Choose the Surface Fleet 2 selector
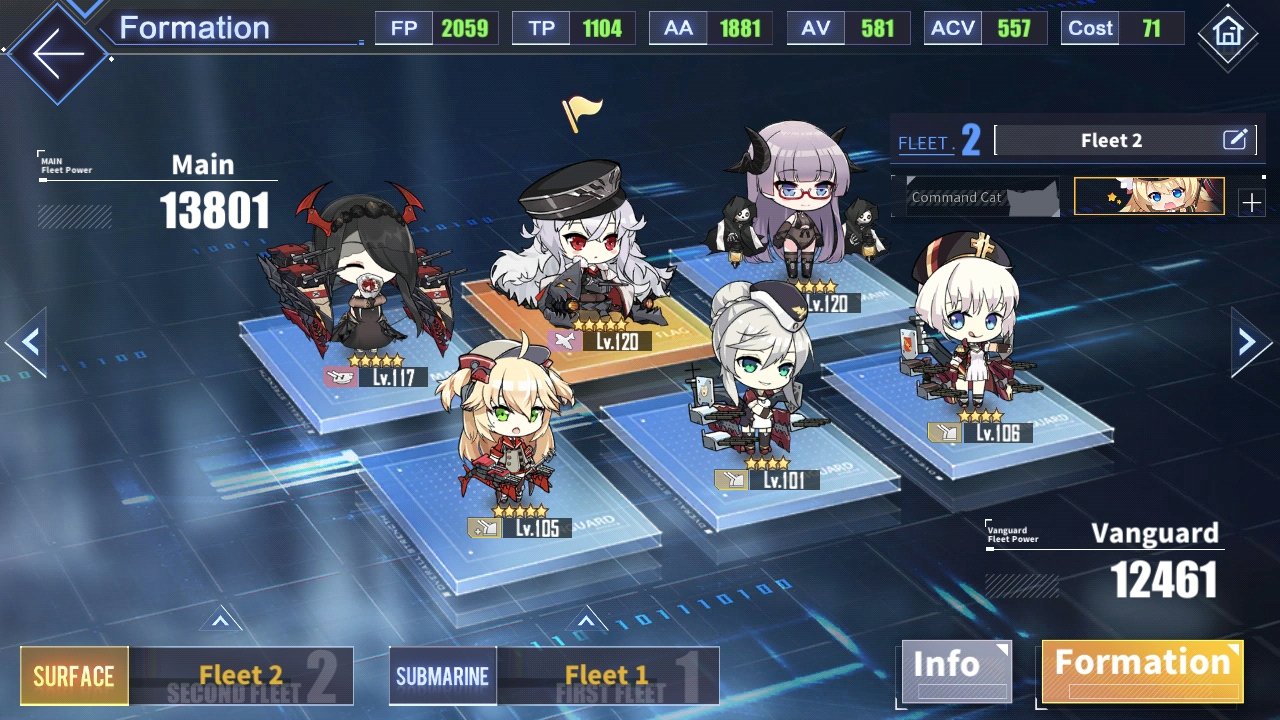The width and height of the screenshot is (1280, 720). pyautogui.click(x=187, y=676)
